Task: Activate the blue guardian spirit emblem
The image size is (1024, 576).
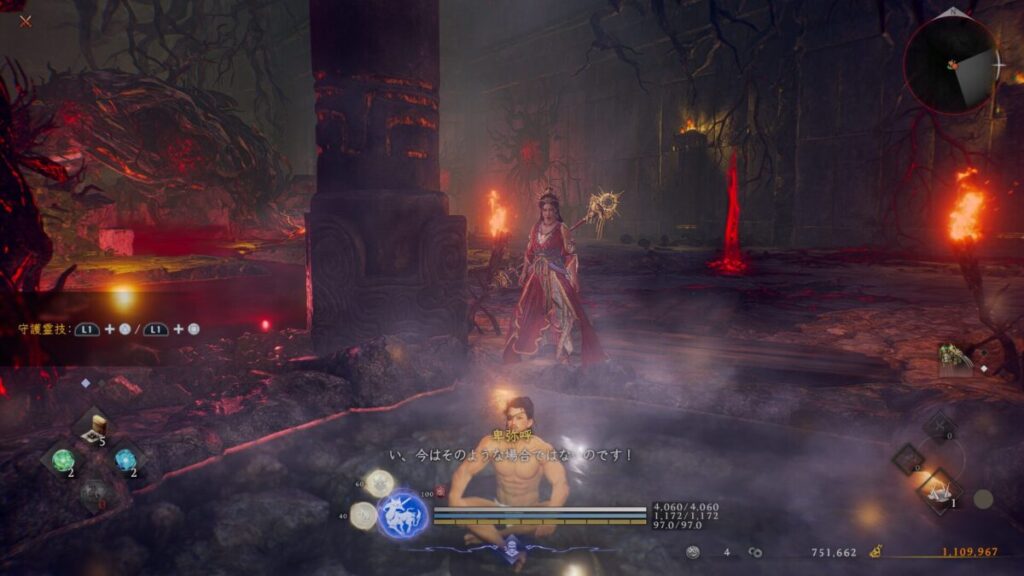Action: [404, 513]
